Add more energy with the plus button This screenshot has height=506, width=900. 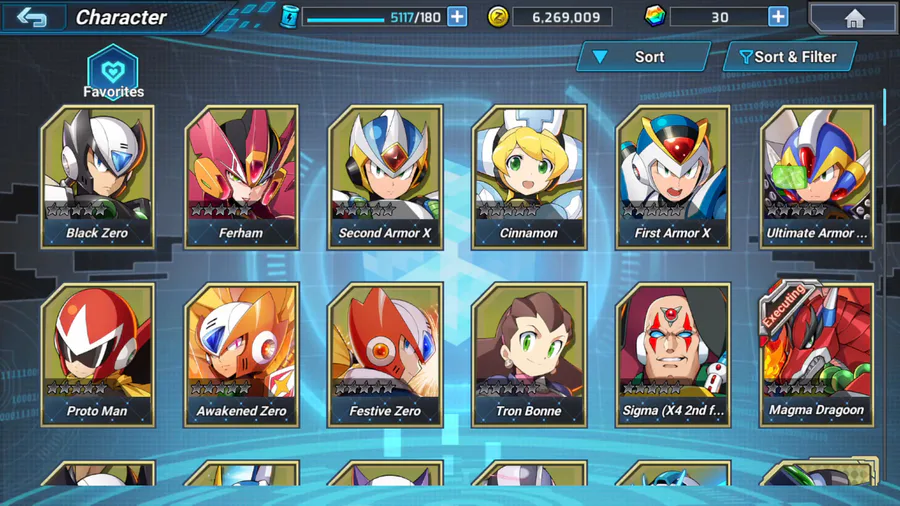point(457,17)
